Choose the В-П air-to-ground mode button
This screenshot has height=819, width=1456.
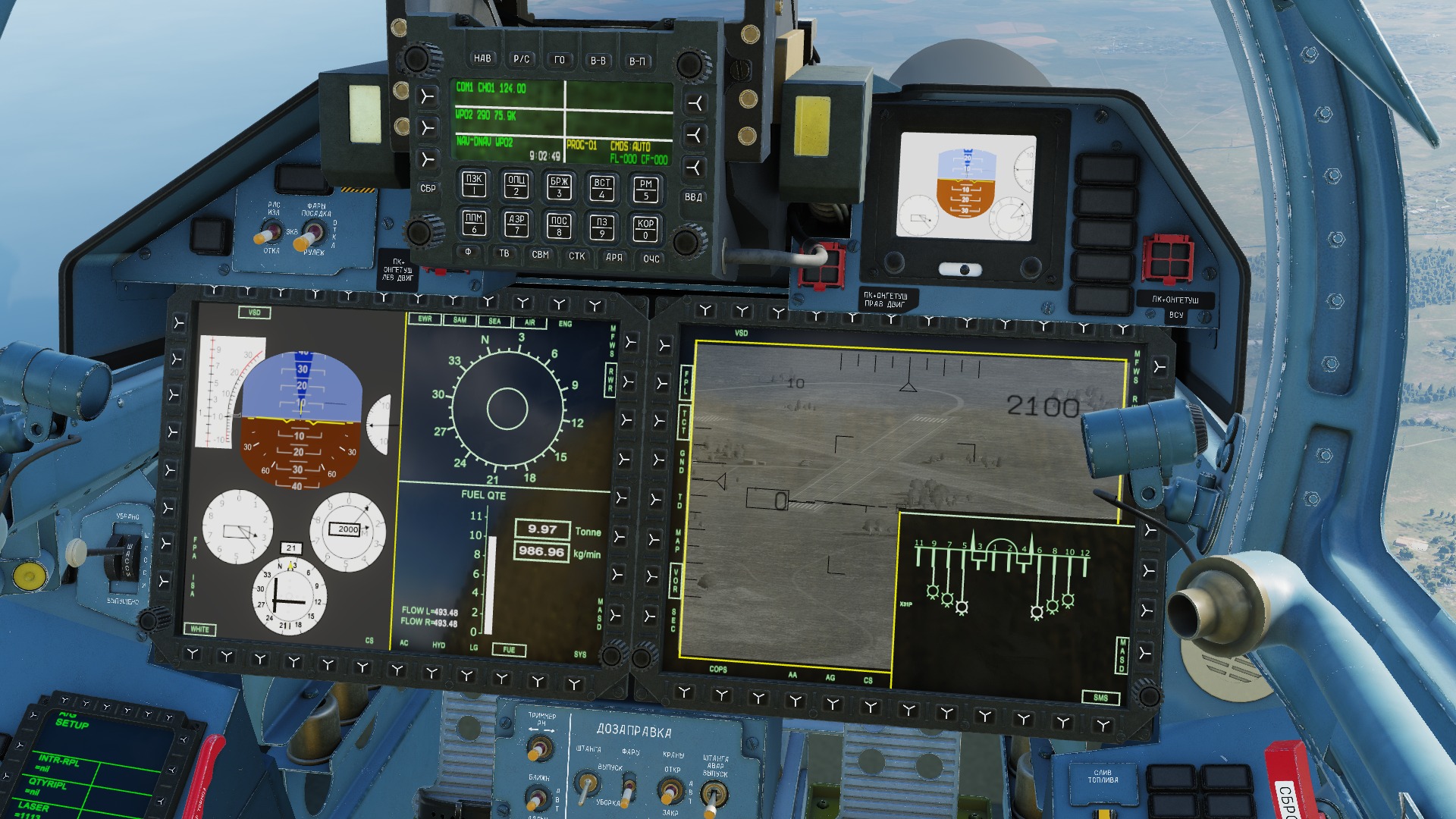click(x=637, y=61)
